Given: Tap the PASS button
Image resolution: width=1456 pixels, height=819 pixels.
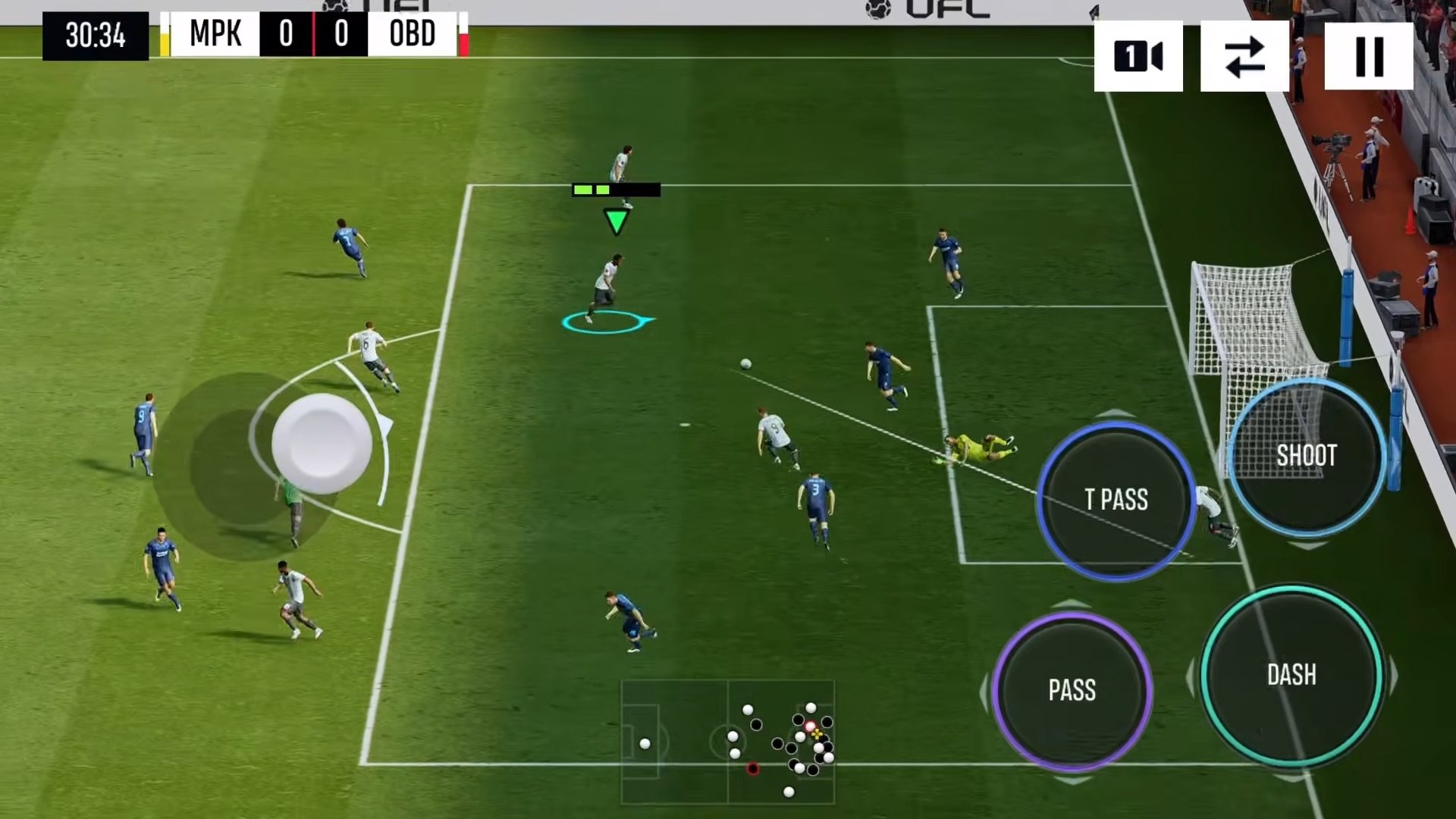Looking at the screenshot, I should [1072, 690].
